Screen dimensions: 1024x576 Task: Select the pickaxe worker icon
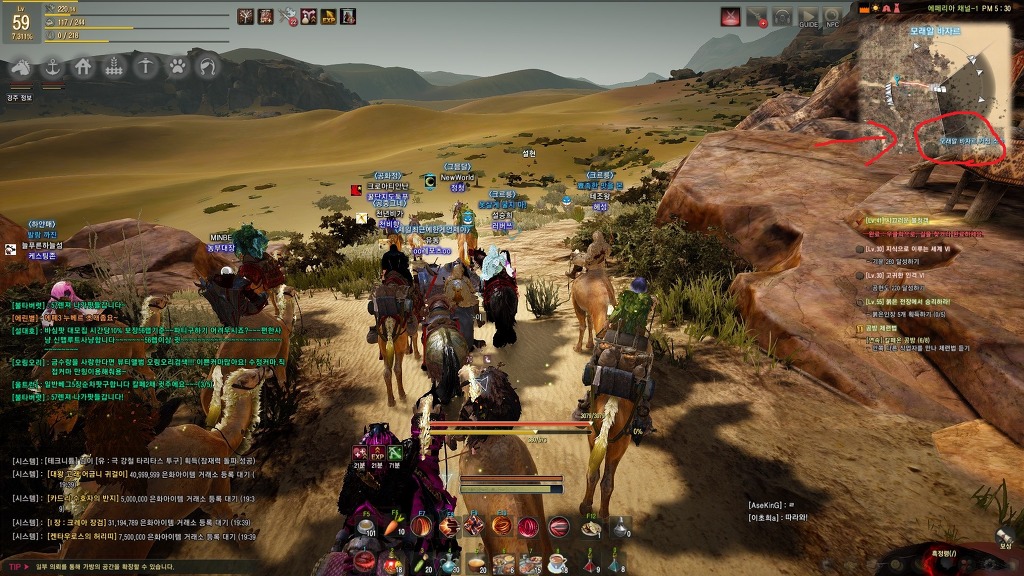[146, 68]
